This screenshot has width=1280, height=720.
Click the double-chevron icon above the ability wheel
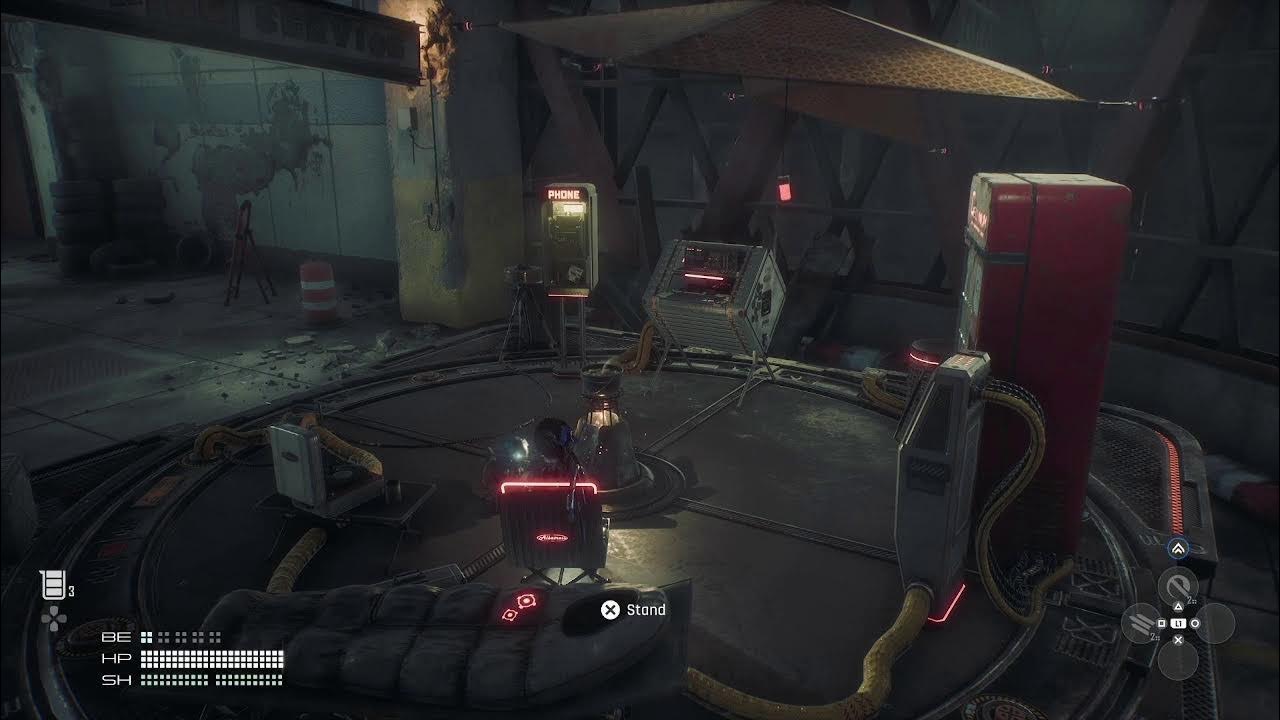click(1177, 548)
